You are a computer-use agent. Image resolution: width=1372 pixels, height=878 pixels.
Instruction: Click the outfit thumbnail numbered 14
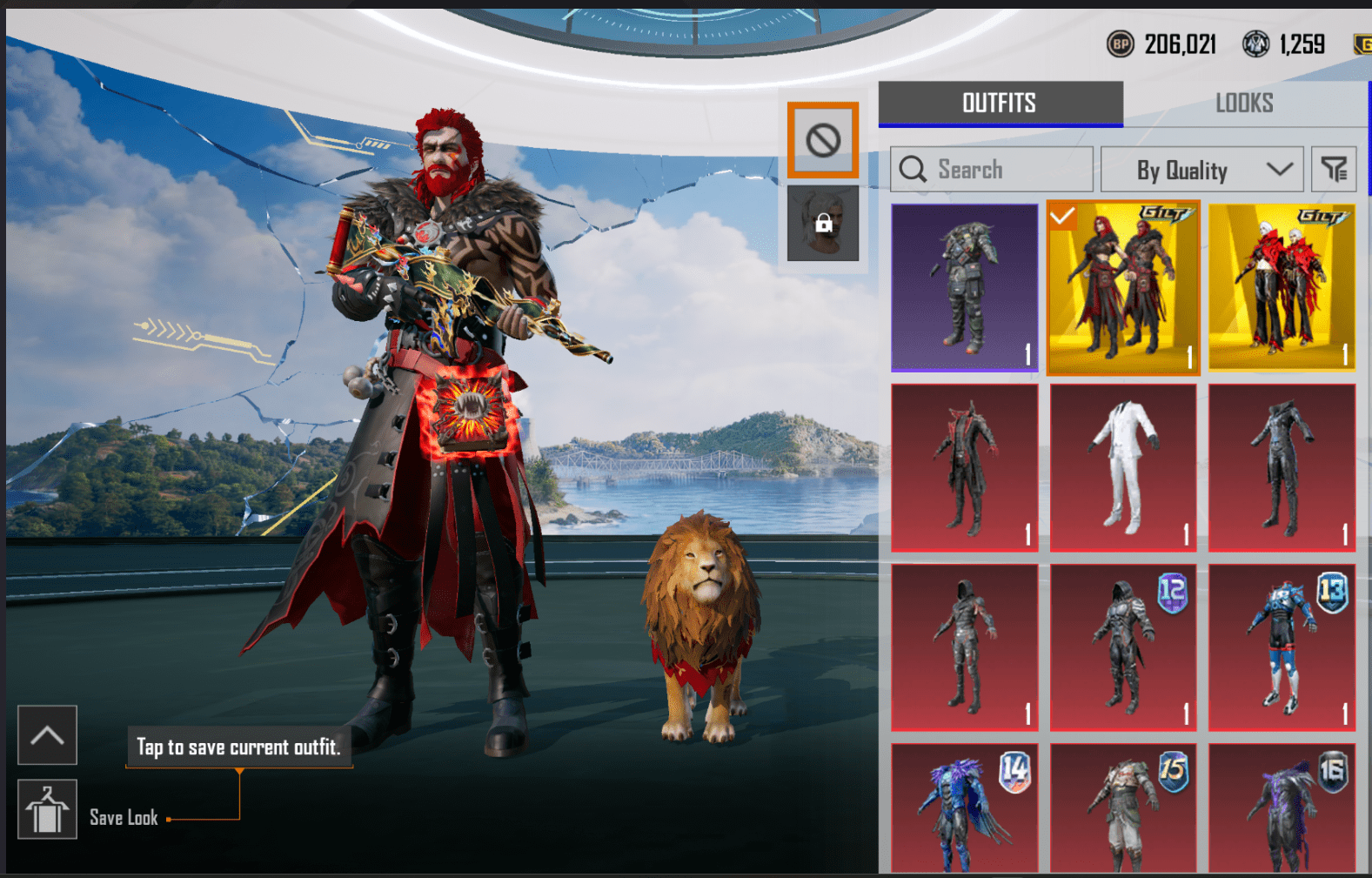[964, 809]
